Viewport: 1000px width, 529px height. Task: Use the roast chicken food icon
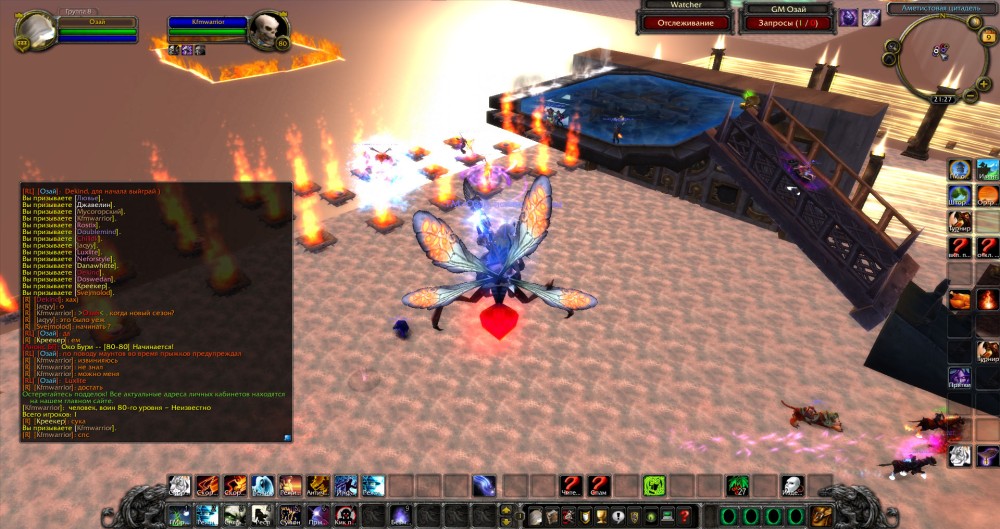coord(961,298)
